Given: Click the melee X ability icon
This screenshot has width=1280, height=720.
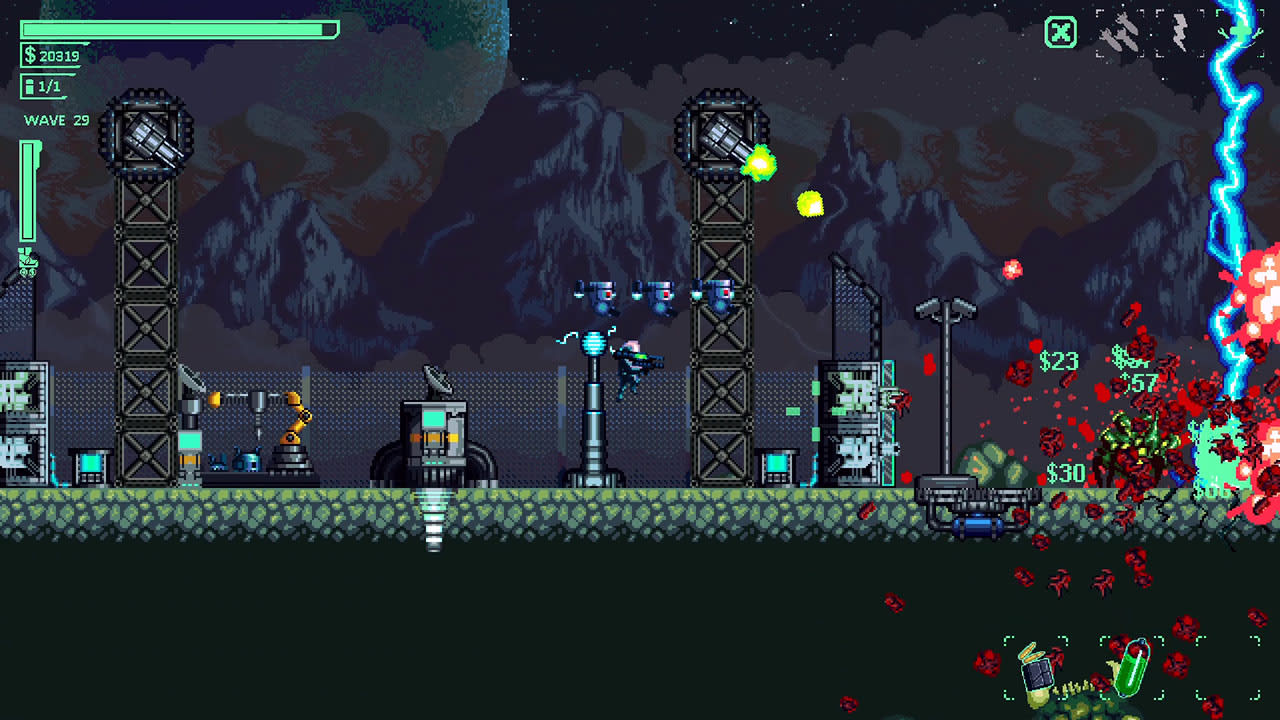Looking at the screenshot, I should pos(1060,32).
